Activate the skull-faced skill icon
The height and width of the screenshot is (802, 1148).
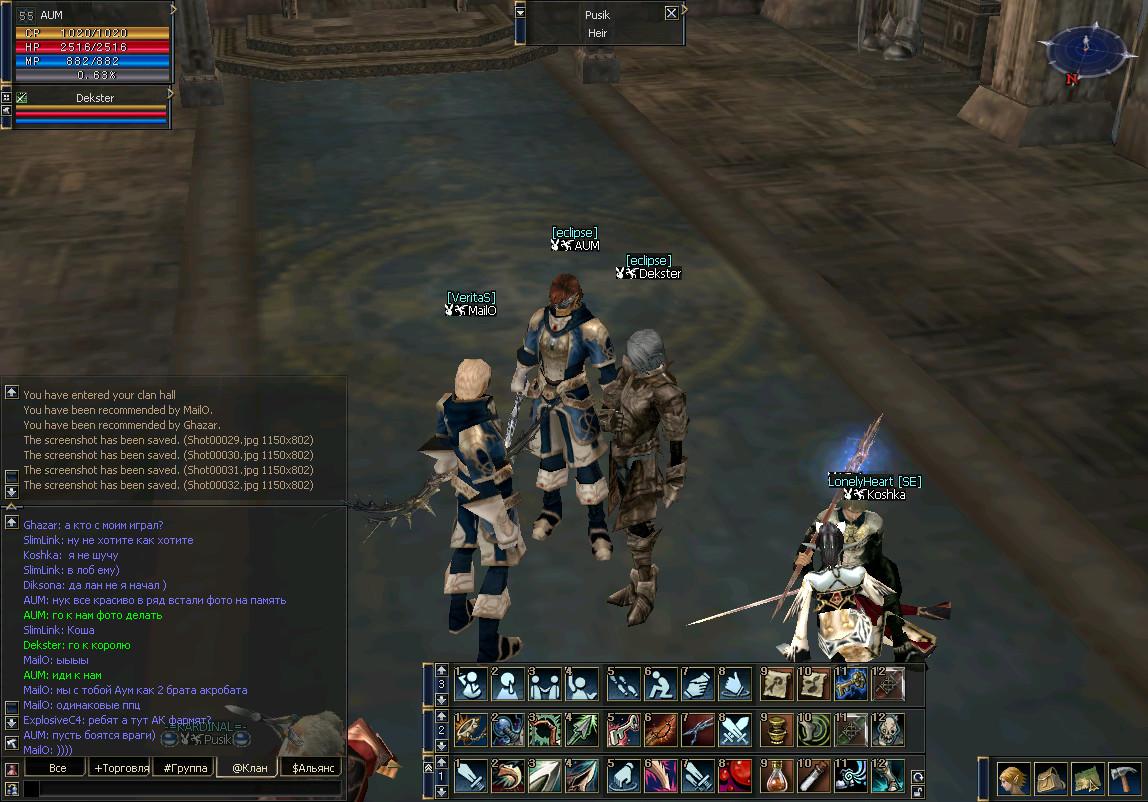click(889, 730)
